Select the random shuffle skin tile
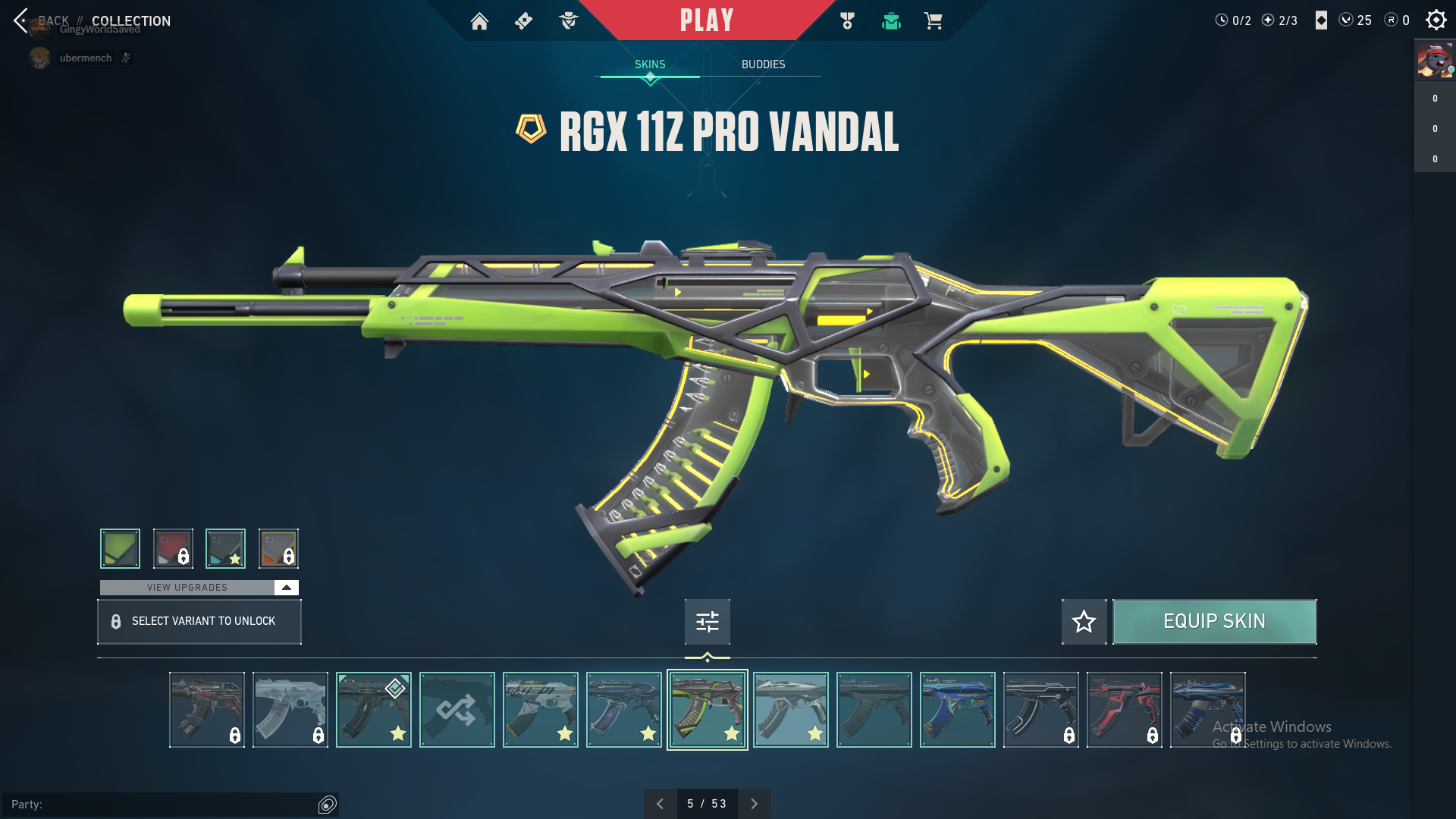 (457, 710)
